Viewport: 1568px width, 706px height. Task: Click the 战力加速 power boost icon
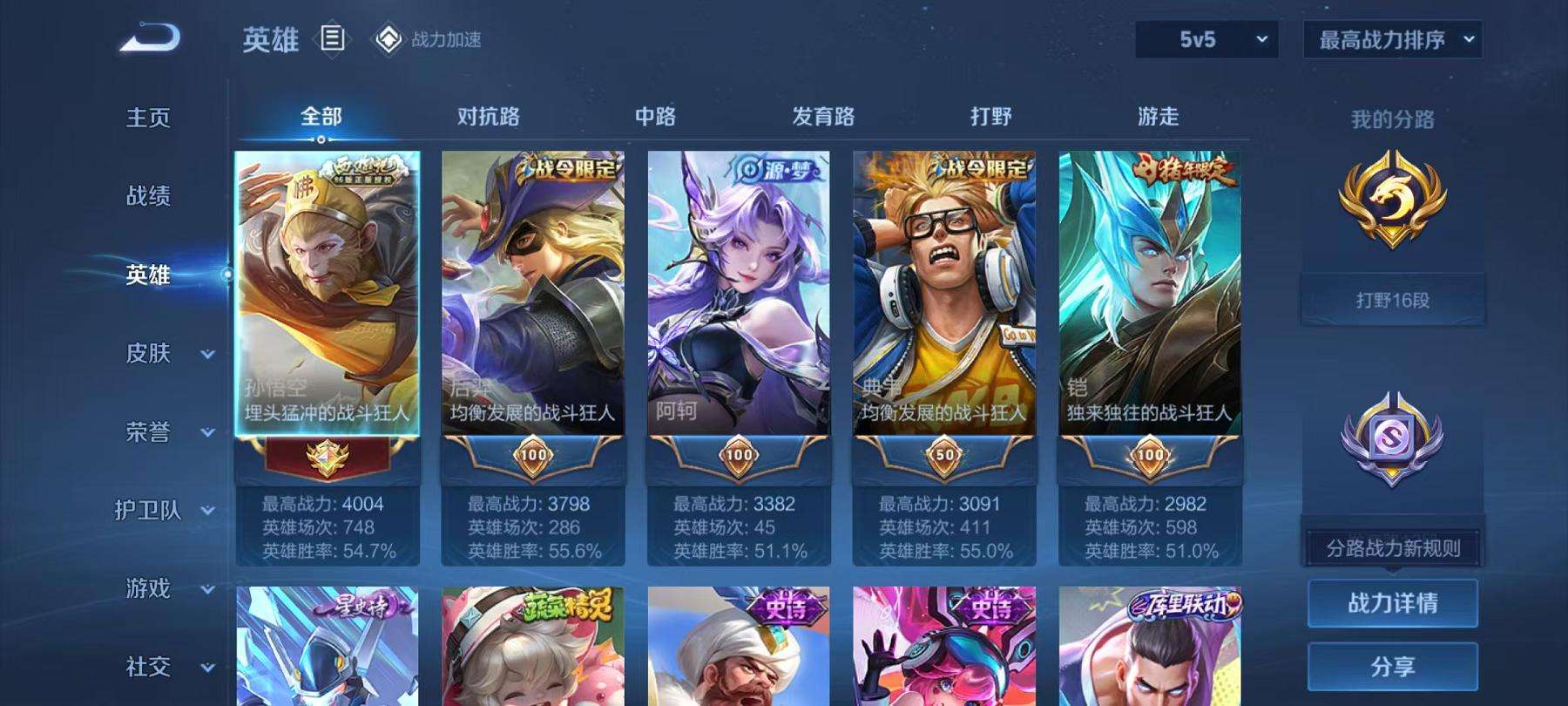click(x=380, y=38)
